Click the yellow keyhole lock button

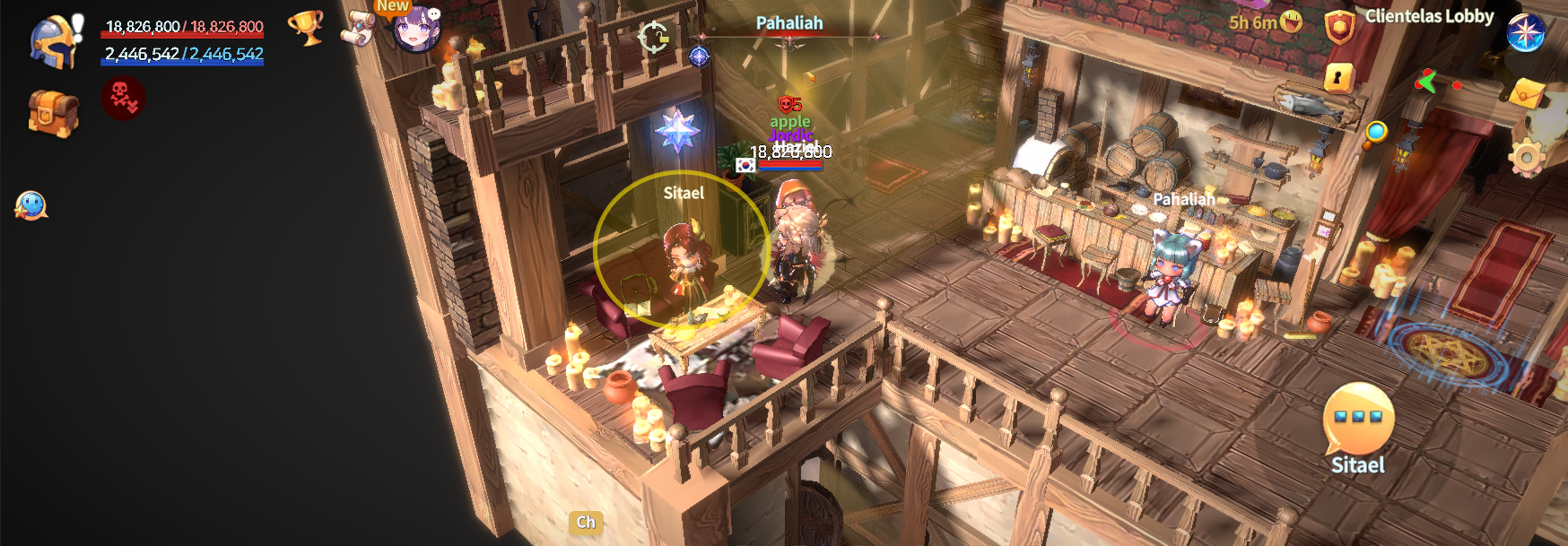(1338, 78)
